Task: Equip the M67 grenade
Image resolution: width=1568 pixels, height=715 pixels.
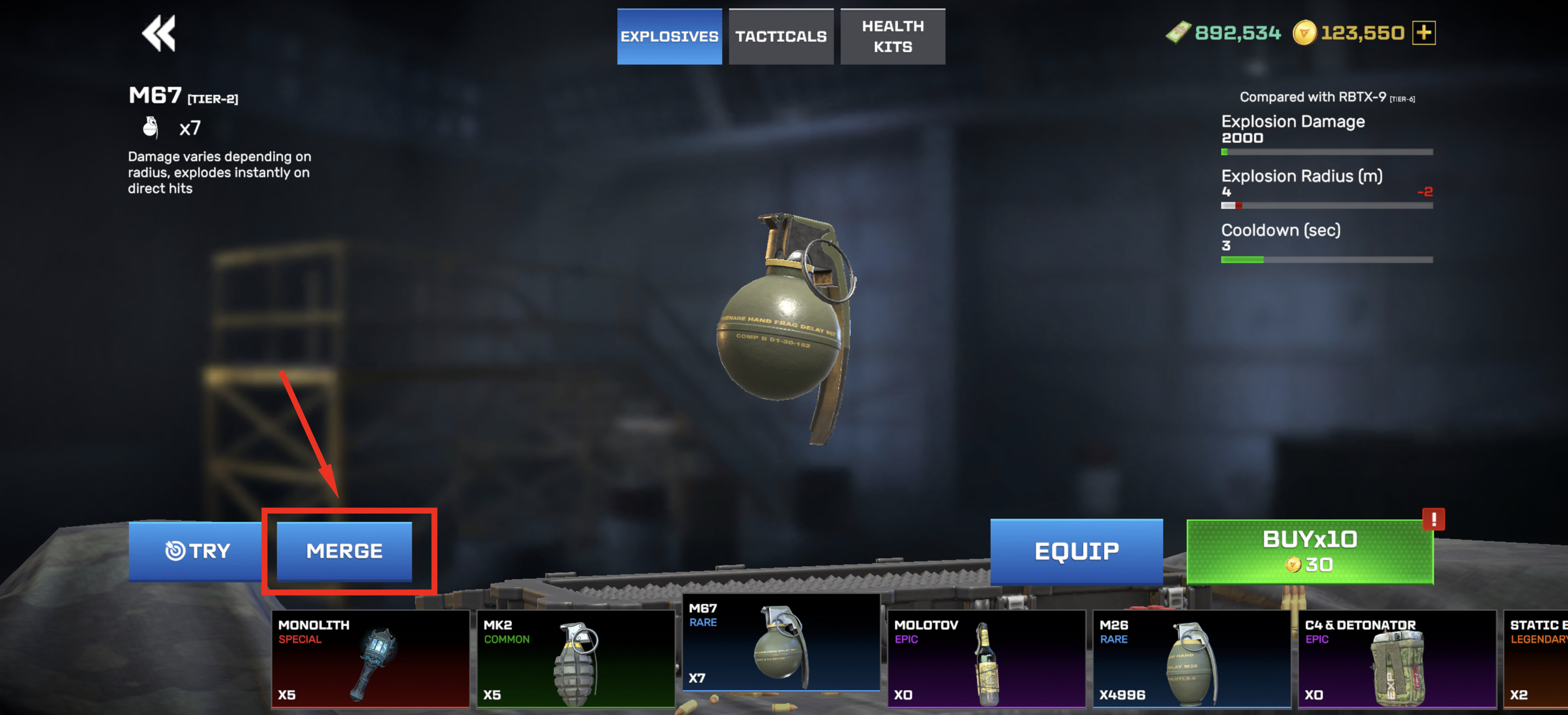Action: tap(1076, 551)
